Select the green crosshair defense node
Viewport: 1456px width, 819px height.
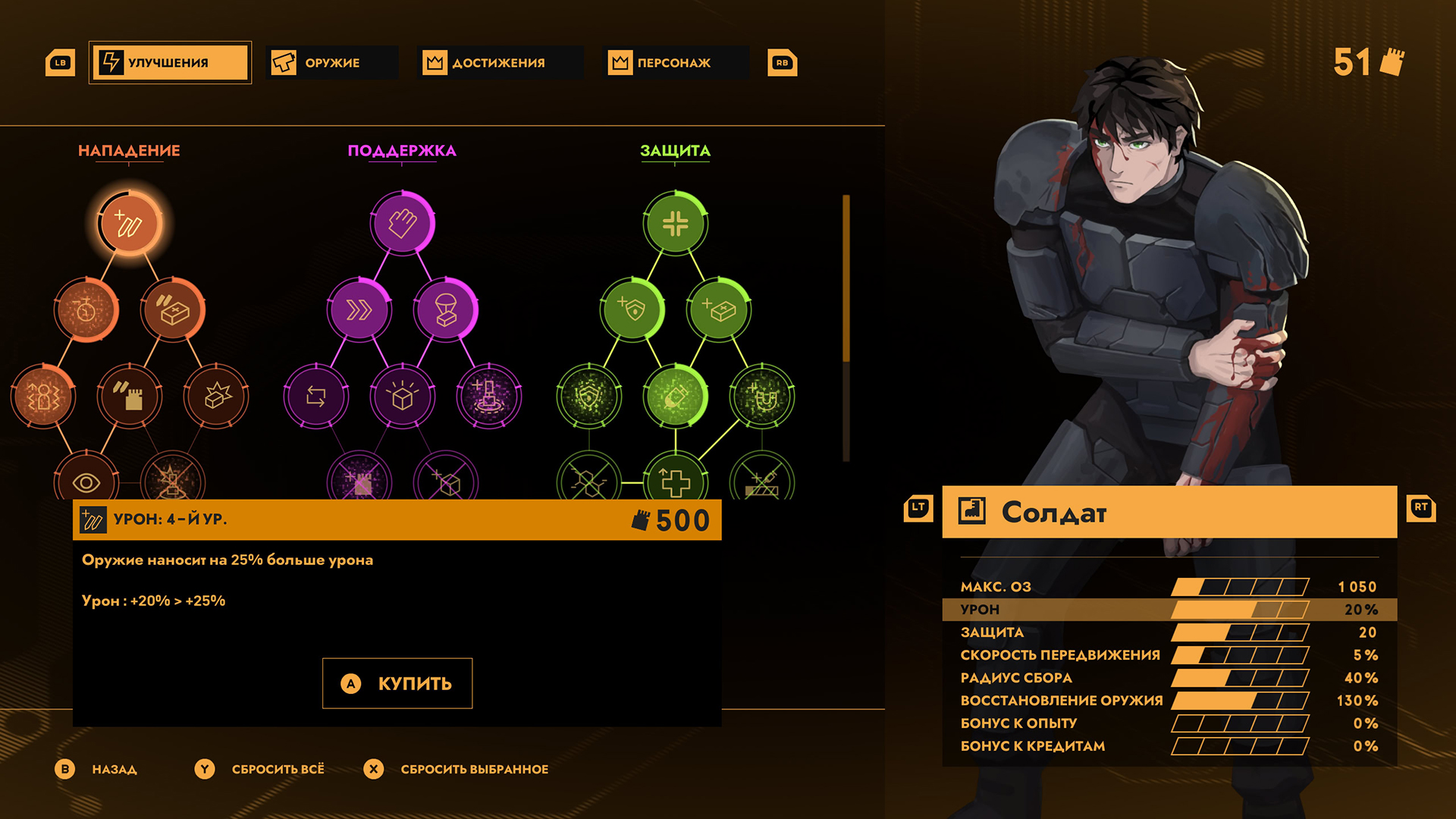(675, 224)
